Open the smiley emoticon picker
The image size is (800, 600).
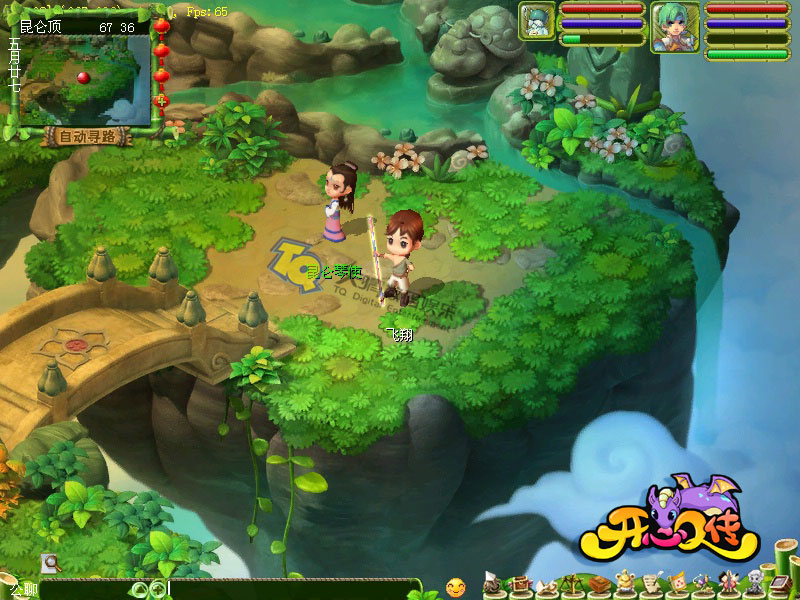[456, 586]
